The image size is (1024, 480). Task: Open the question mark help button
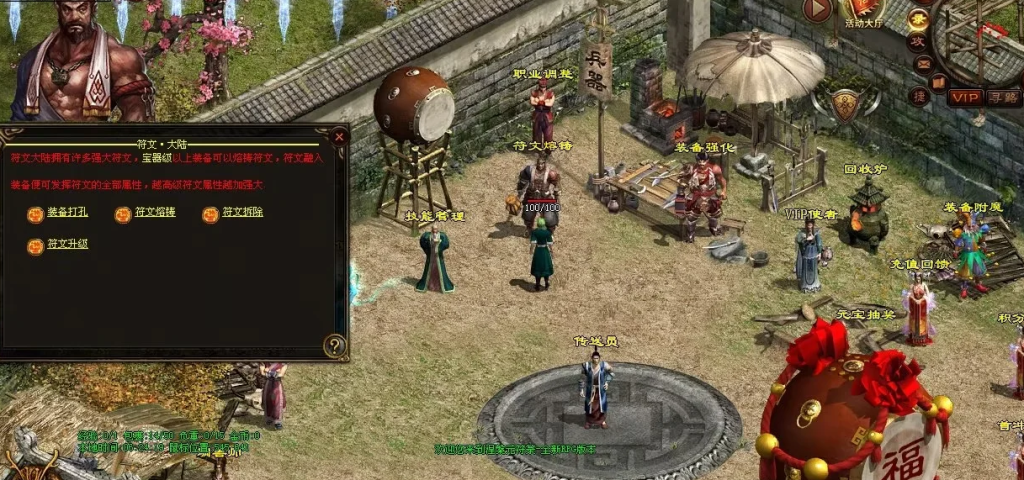[x=335, y=346]
